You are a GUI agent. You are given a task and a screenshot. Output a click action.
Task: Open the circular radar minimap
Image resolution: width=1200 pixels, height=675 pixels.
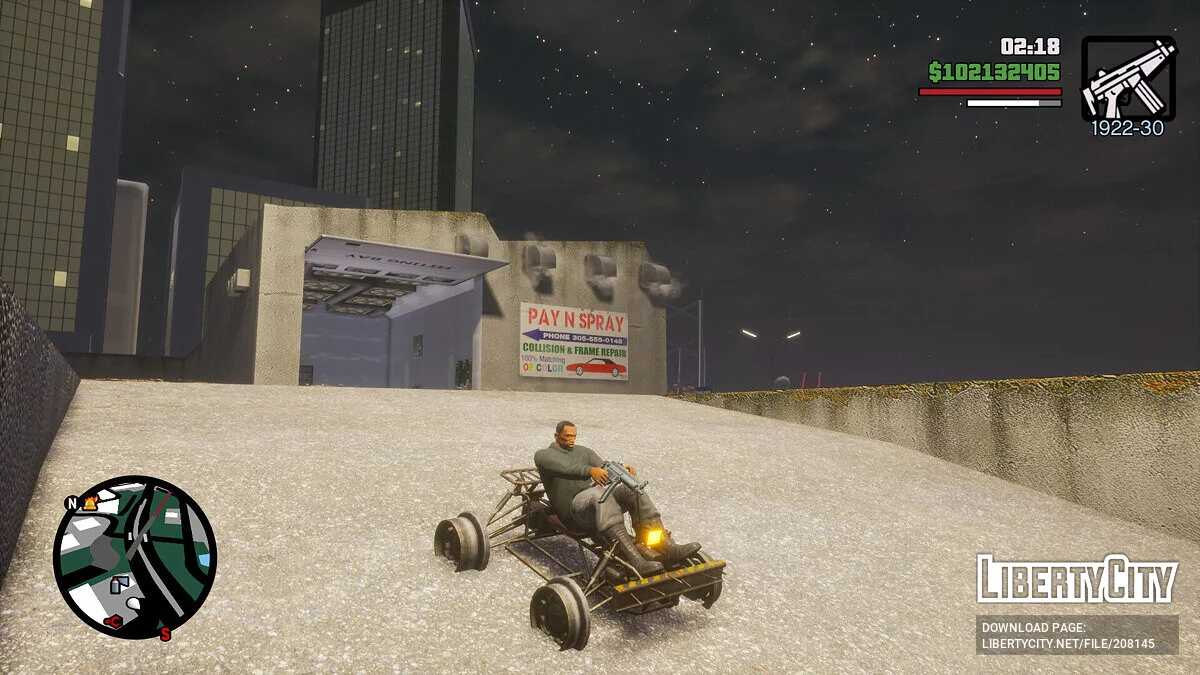pos(135,557)
